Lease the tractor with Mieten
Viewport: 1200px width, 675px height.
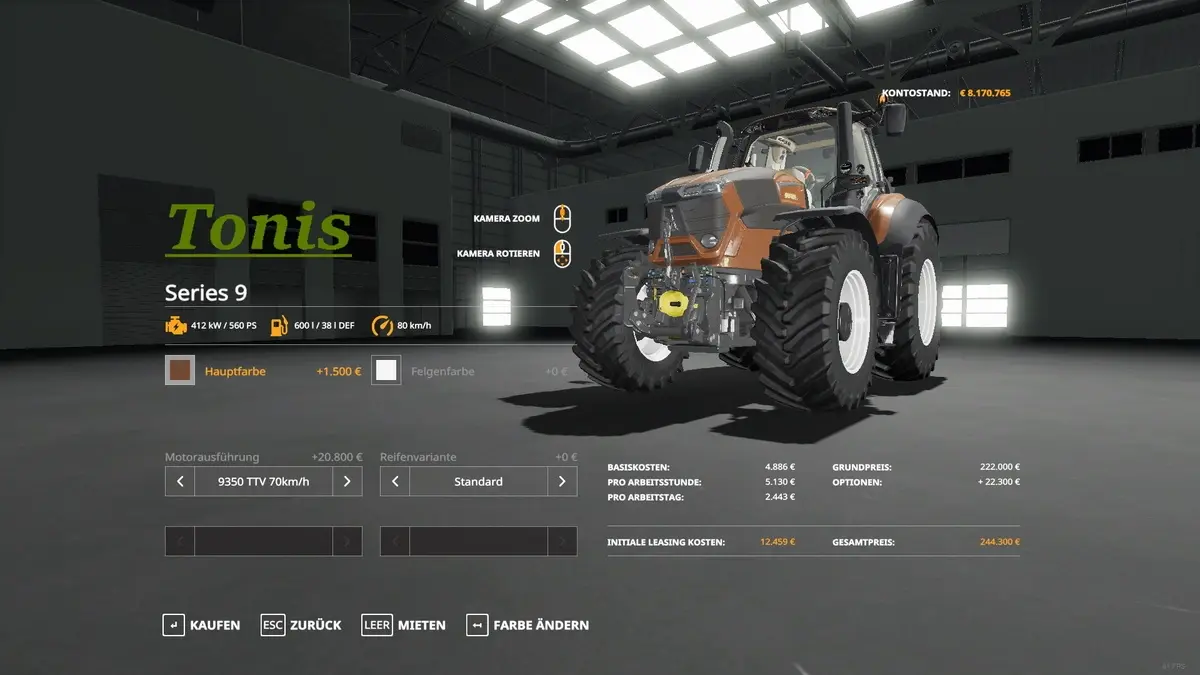pos(404,625)
